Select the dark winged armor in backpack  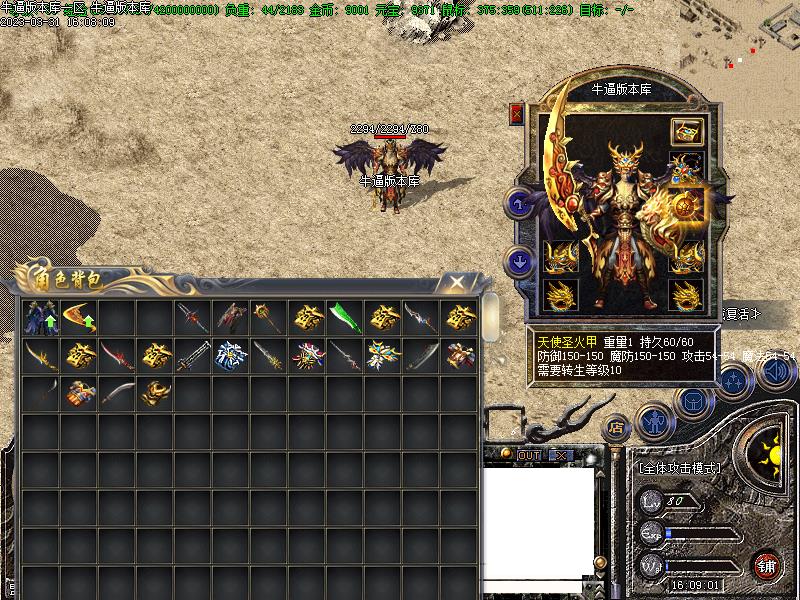(x=41, y=318)
